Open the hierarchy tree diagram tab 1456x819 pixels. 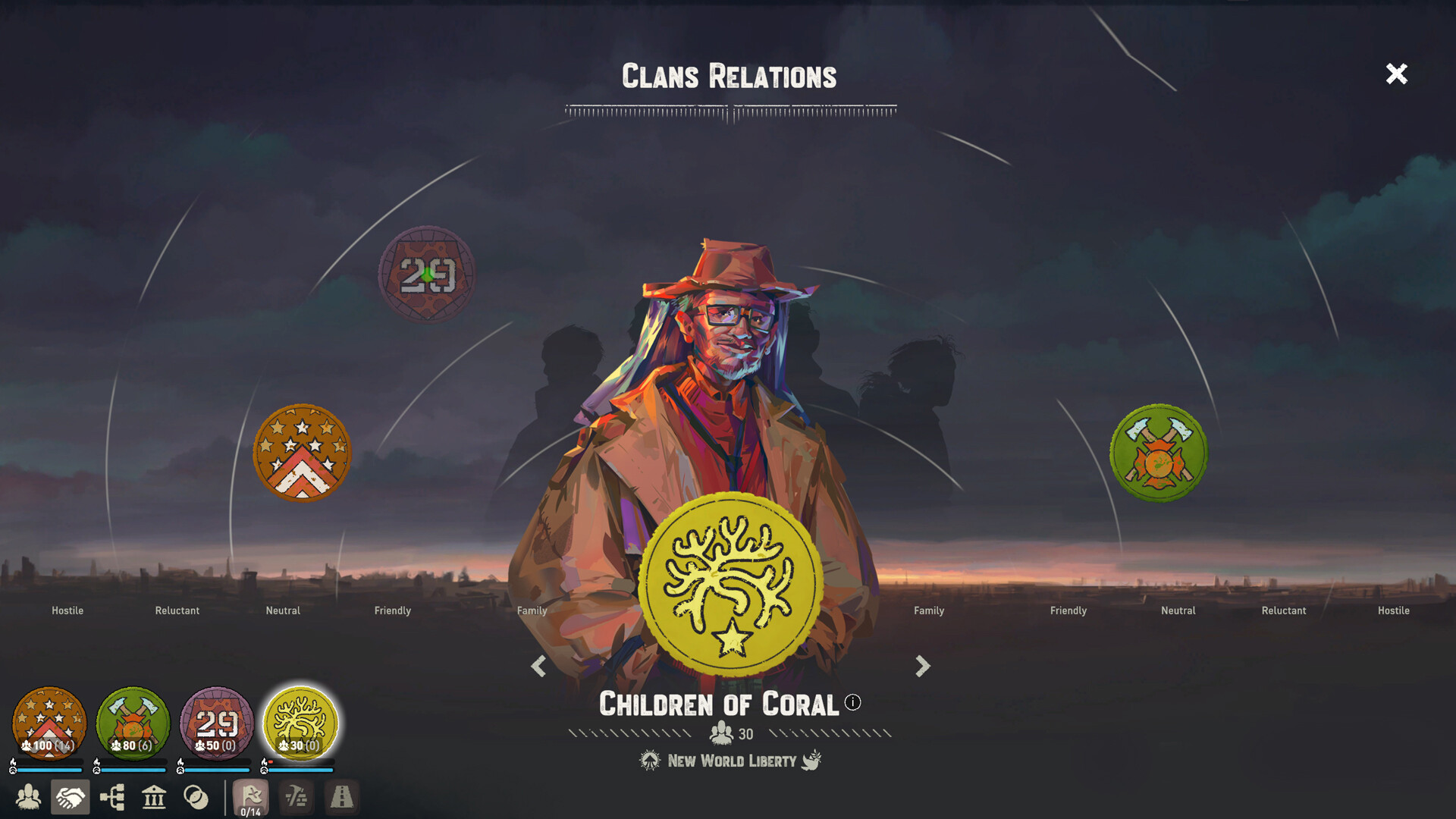point(112,797)
